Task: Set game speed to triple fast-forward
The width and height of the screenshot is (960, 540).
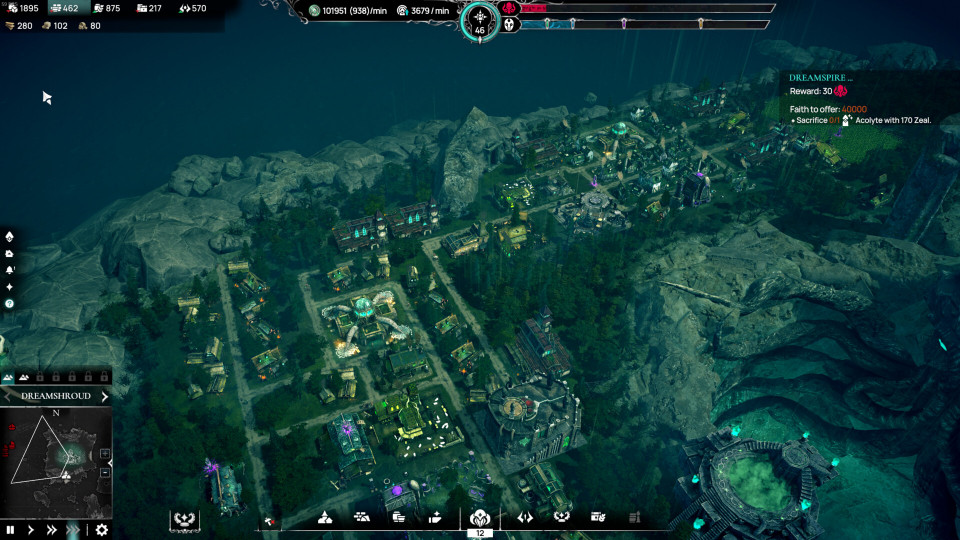Action: pyautogui.click(x=72, y=530)
